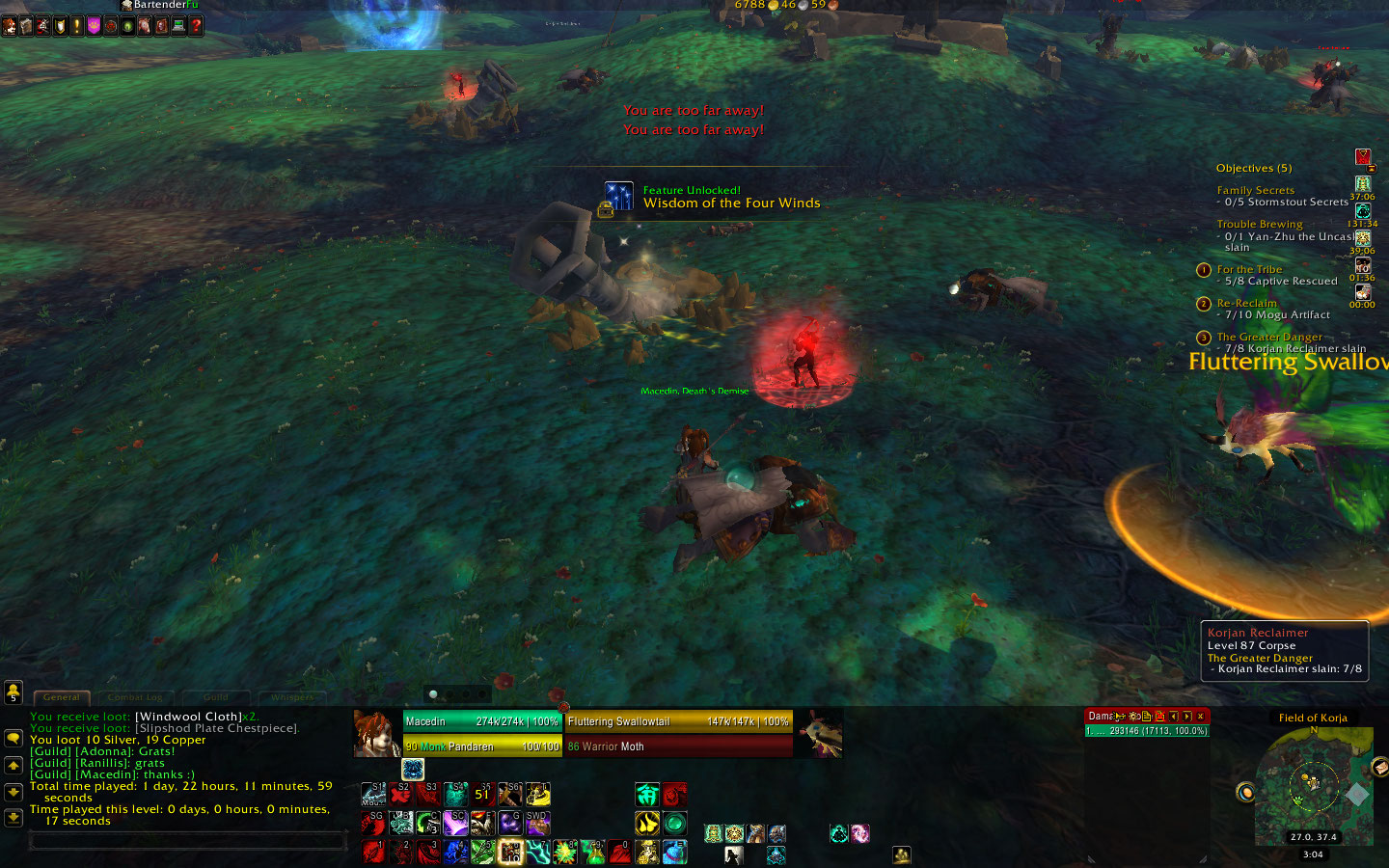The width and height of the screenshot is (1389, 868).
Task: Open the character portrait micro menu button
Action: click(x=9, y=26)
